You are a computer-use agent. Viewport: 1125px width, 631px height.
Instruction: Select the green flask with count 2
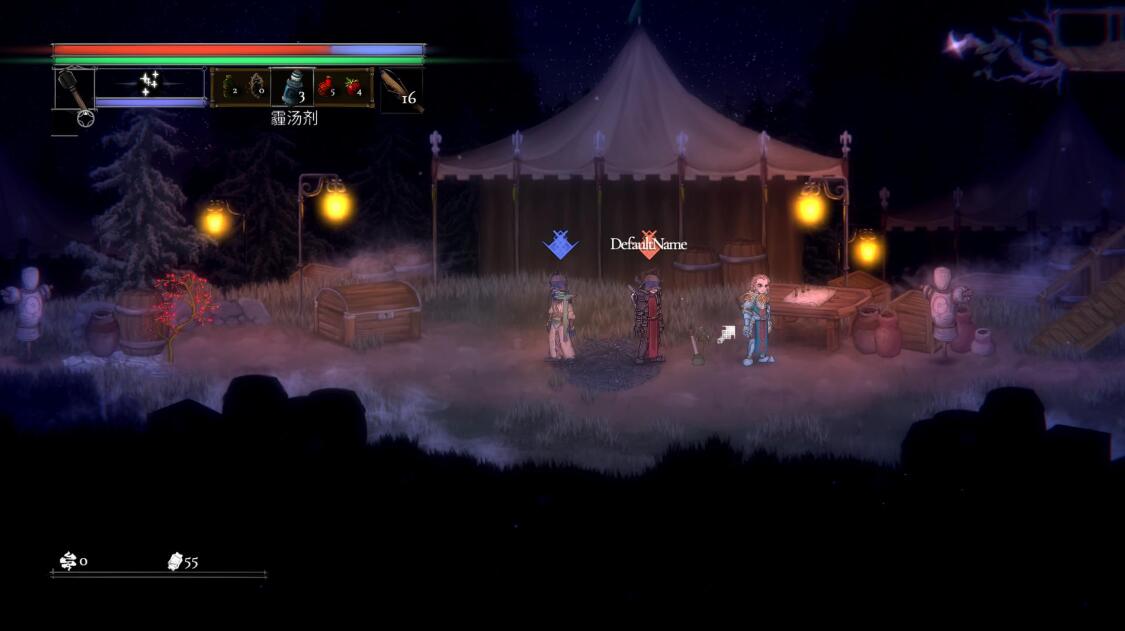pos(228,87)
